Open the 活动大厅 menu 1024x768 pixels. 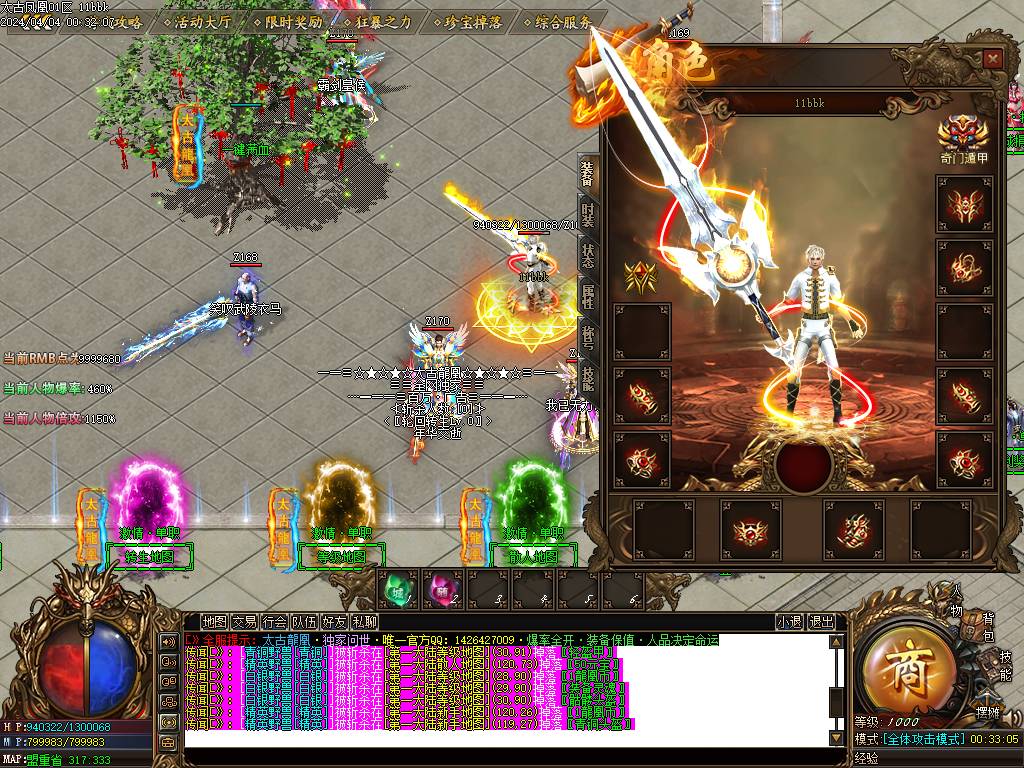pos(201,22)
